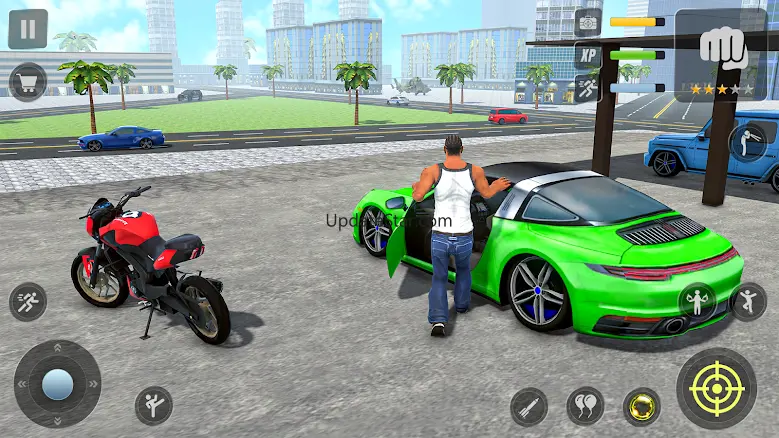Activate the aiming shooter stance button

tap(748, 140)
